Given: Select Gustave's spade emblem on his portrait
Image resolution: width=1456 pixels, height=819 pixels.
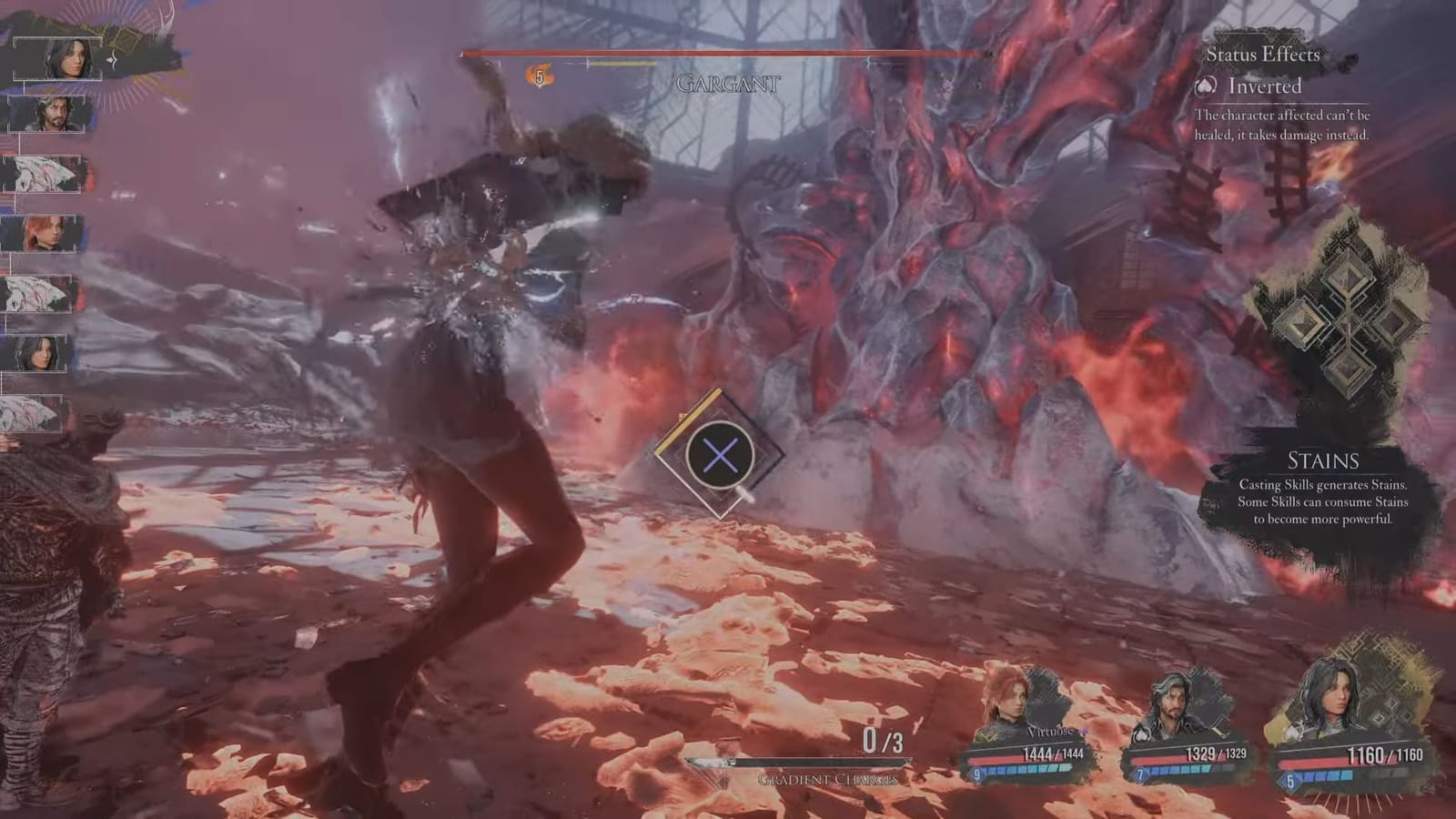Looking at the screenshot, I should 1141,735.
